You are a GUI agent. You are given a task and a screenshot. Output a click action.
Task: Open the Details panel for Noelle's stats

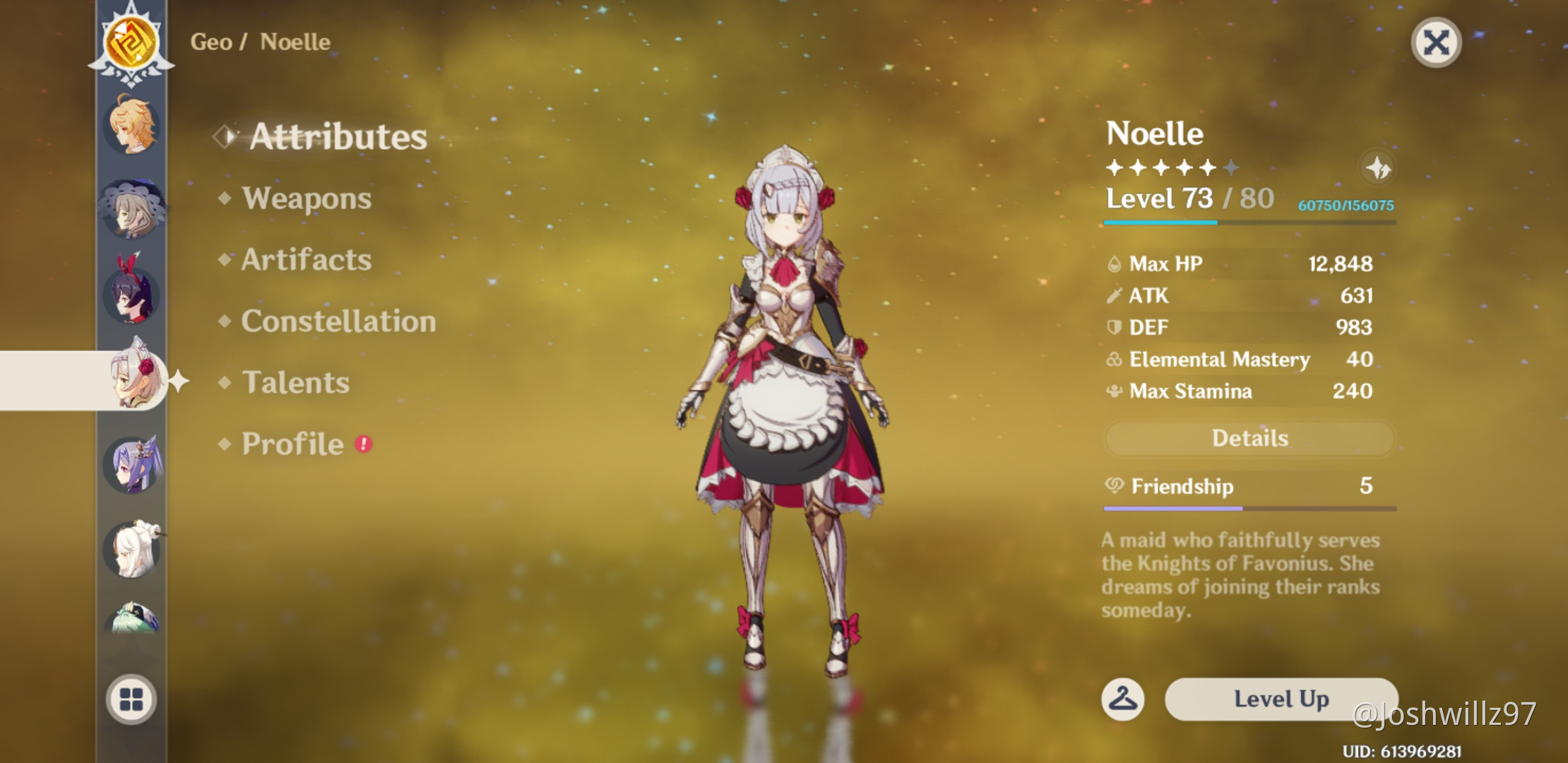coord(1248,438)
